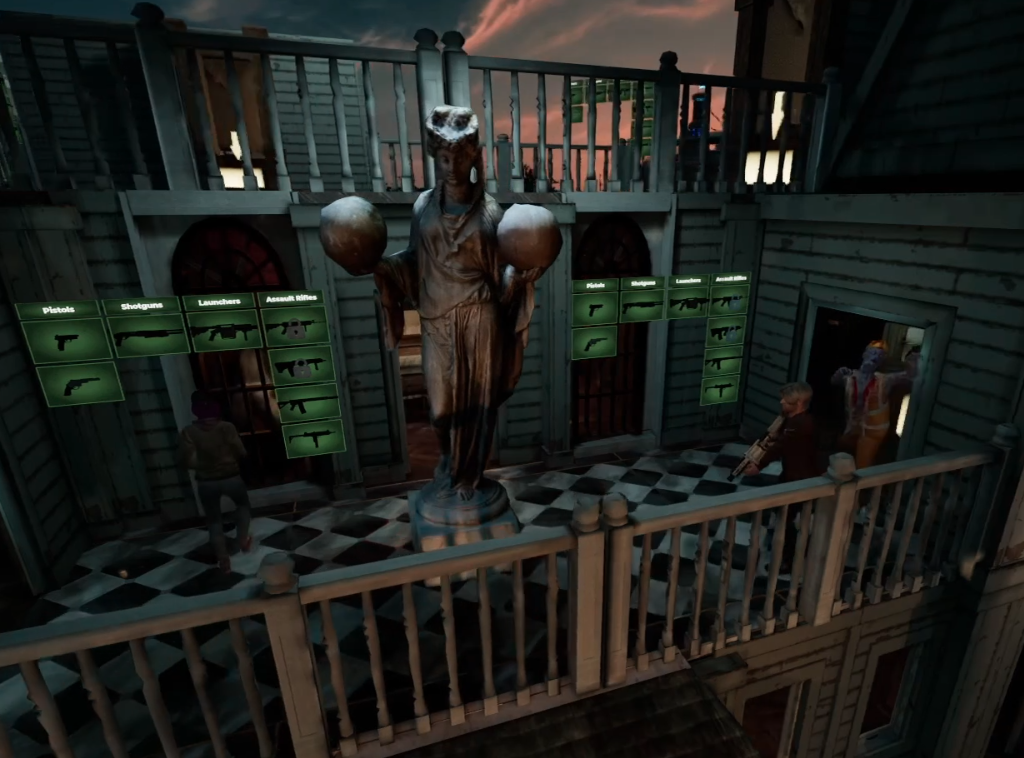Open the Pistols category on the larger panel
This screenshot has height=758, width=1024.
pos(59,310)
